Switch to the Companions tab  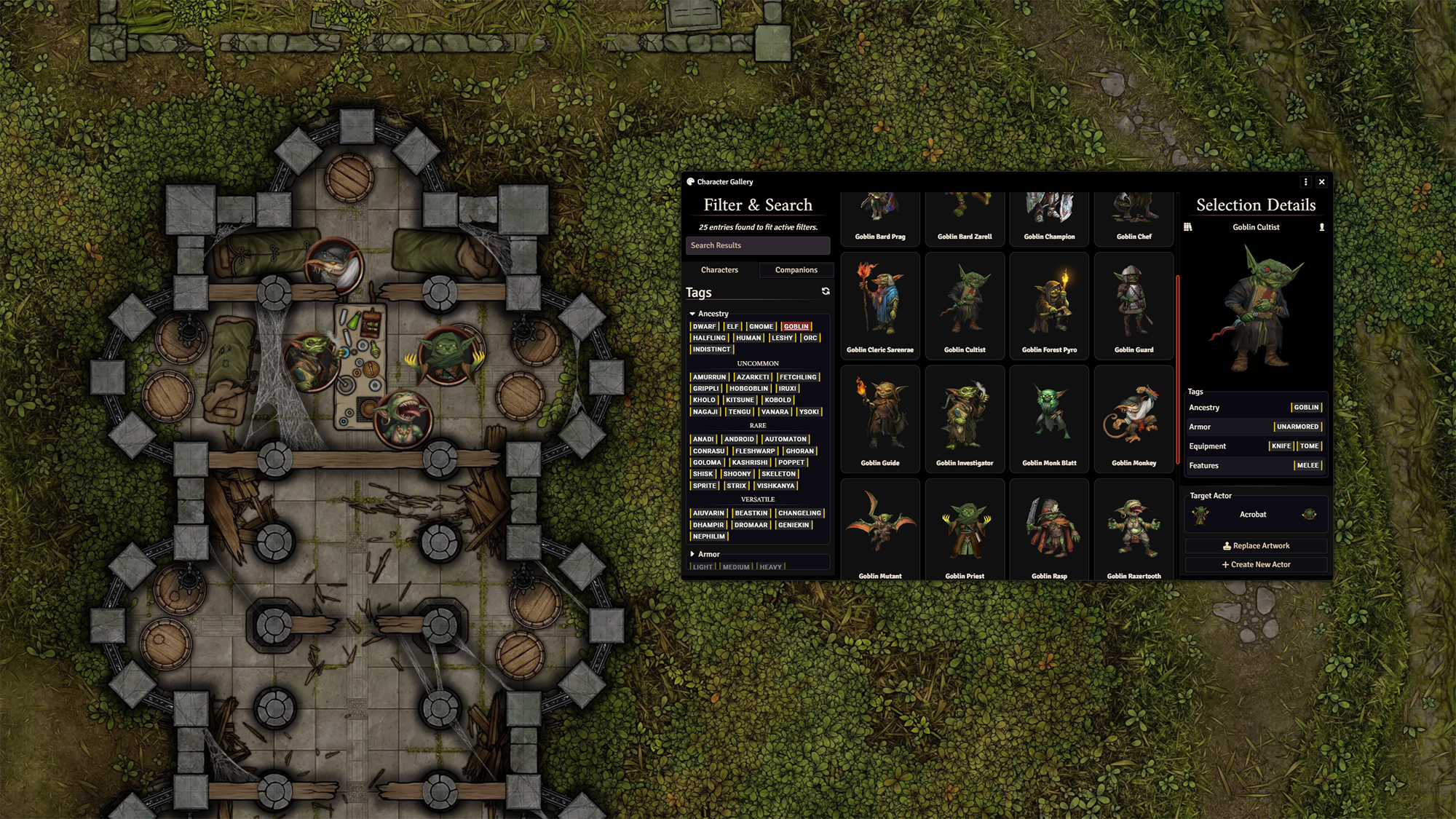(x=796, y=270)
